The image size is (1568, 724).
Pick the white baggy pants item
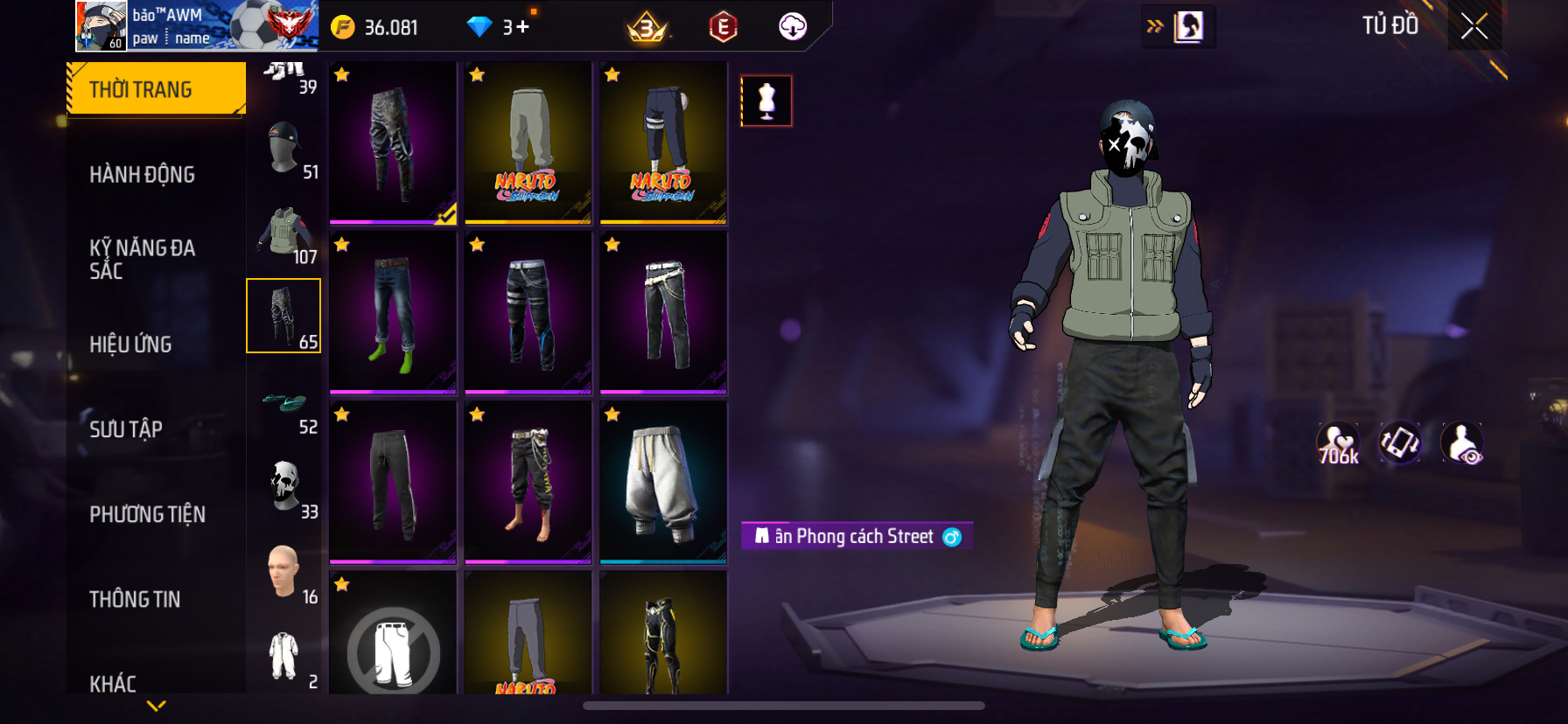[663, 482]
